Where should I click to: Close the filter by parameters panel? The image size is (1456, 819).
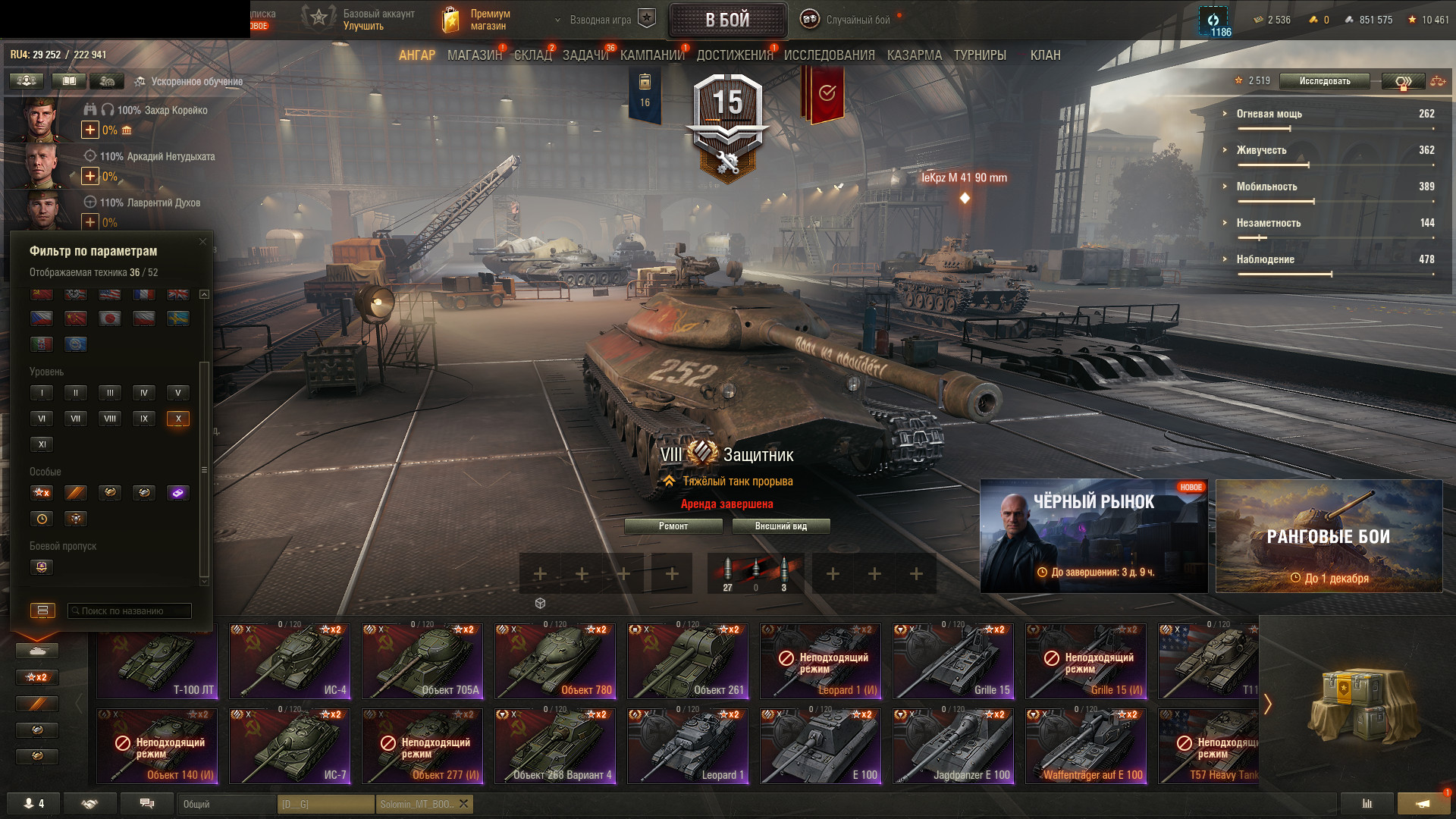pos(202,242)
